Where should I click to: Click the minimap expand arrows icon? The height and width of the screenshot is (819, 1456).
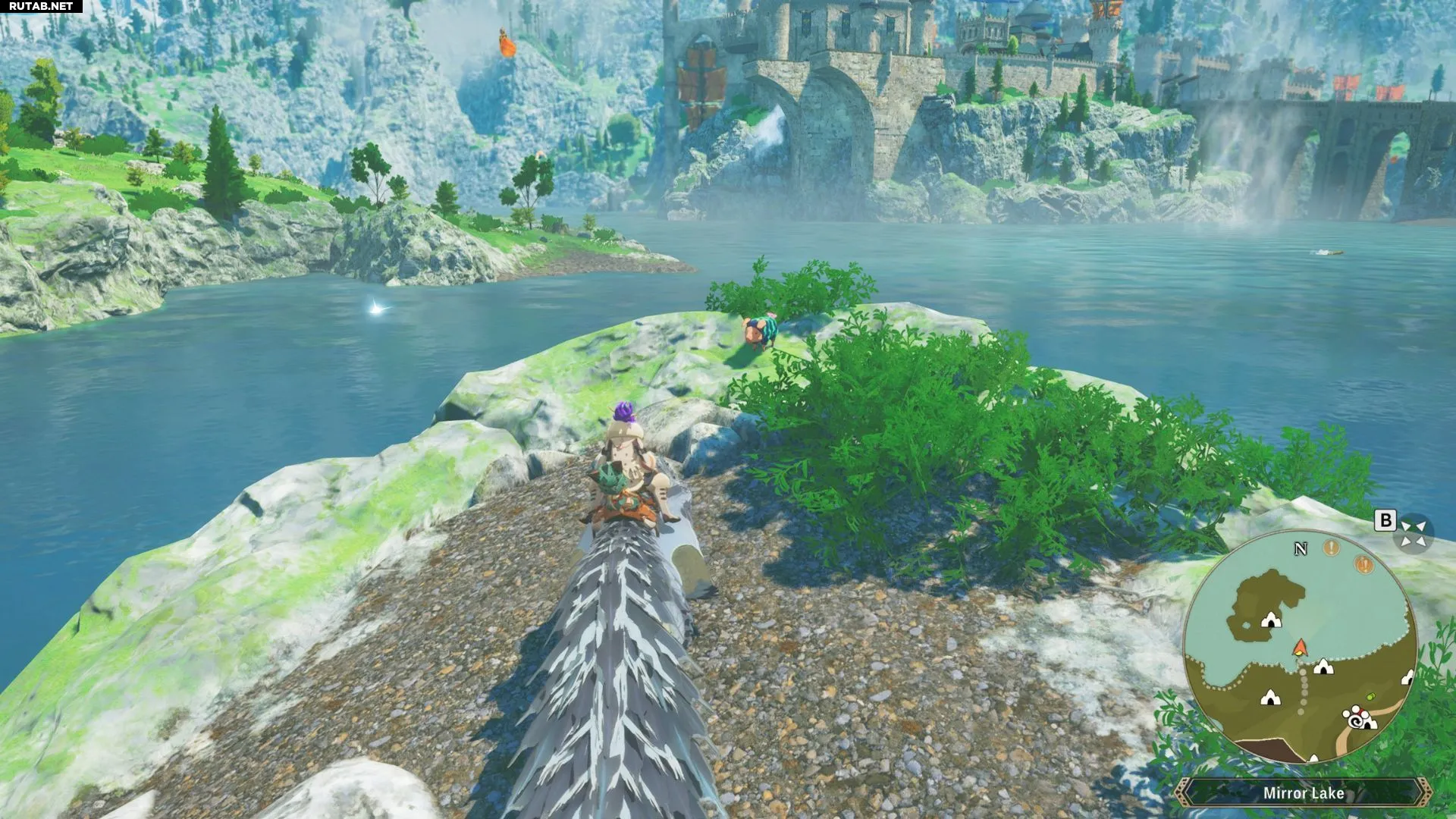(1413, 532)
